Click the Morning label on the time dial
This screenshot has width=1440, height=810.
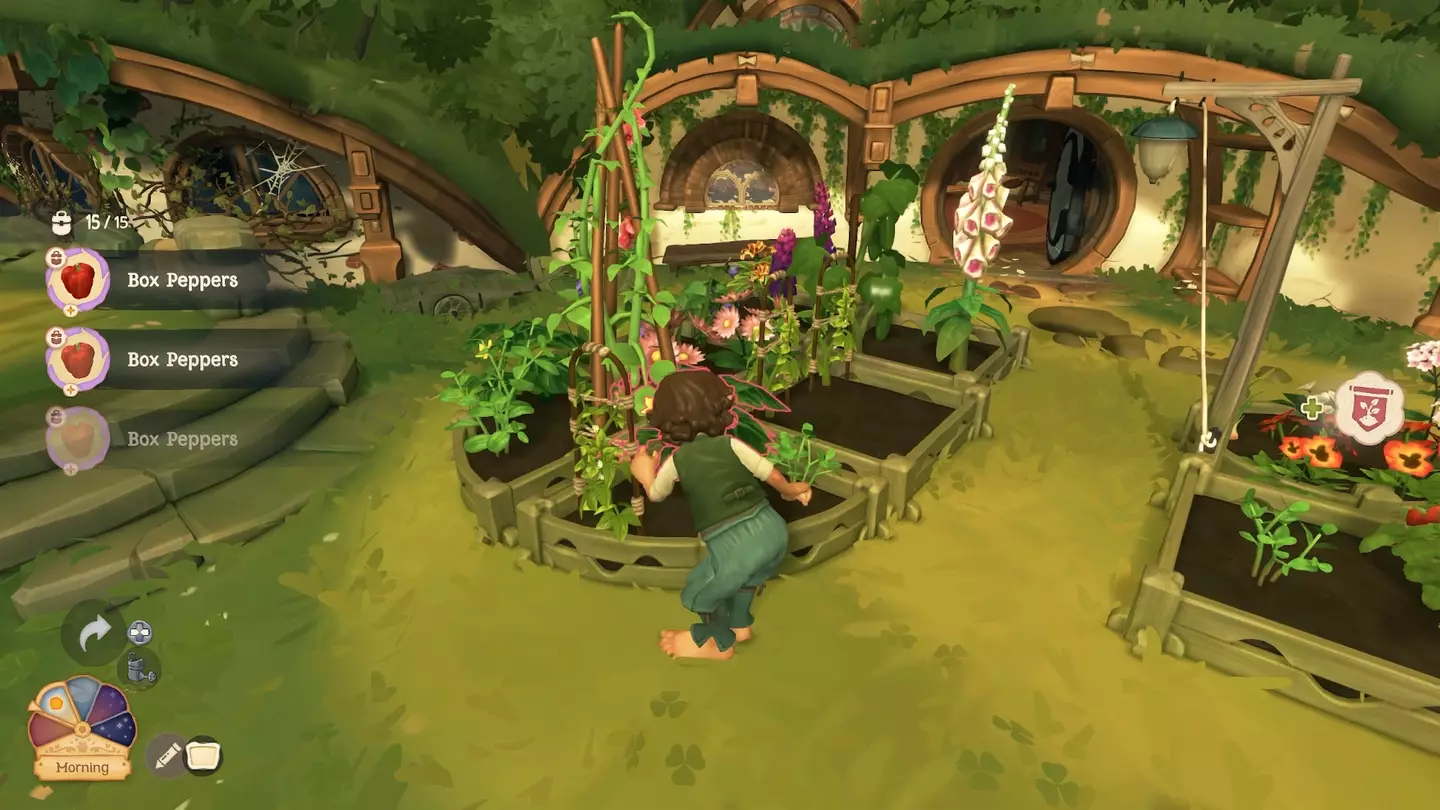click(x=83, y=768)
